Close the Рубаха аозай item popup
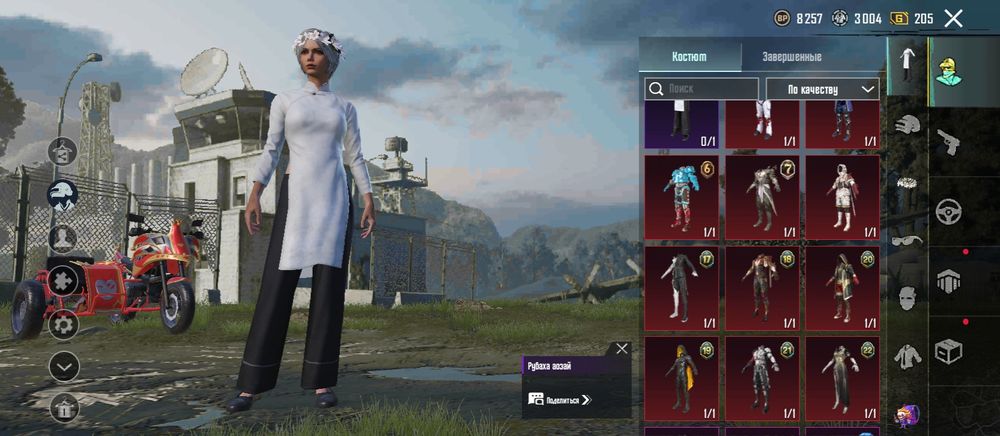 coord(622,349)
